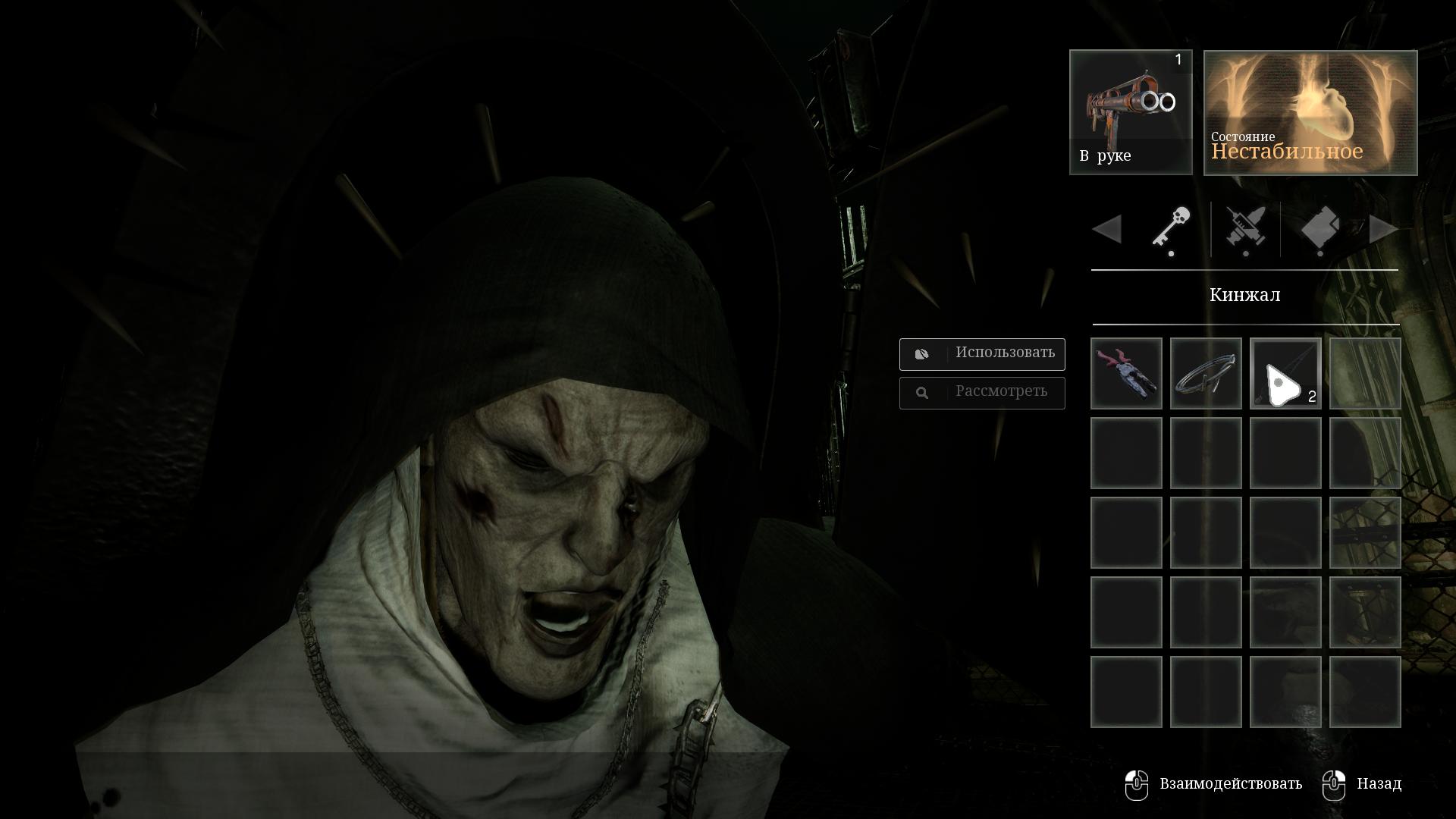Go to previous category with left arrow

tap(1107, 229)
